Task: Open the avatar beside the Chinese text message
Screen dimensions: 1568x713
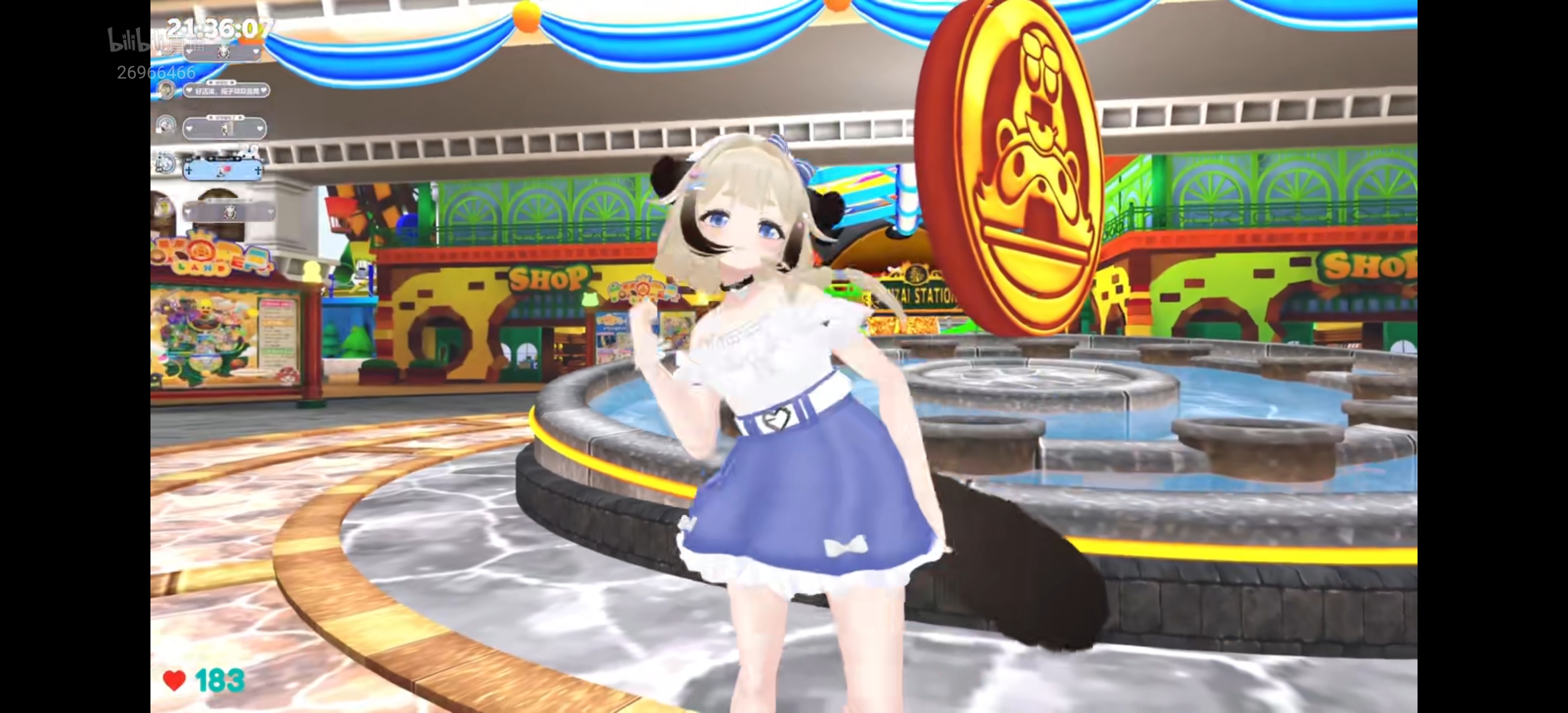Action: pos(166,89)
